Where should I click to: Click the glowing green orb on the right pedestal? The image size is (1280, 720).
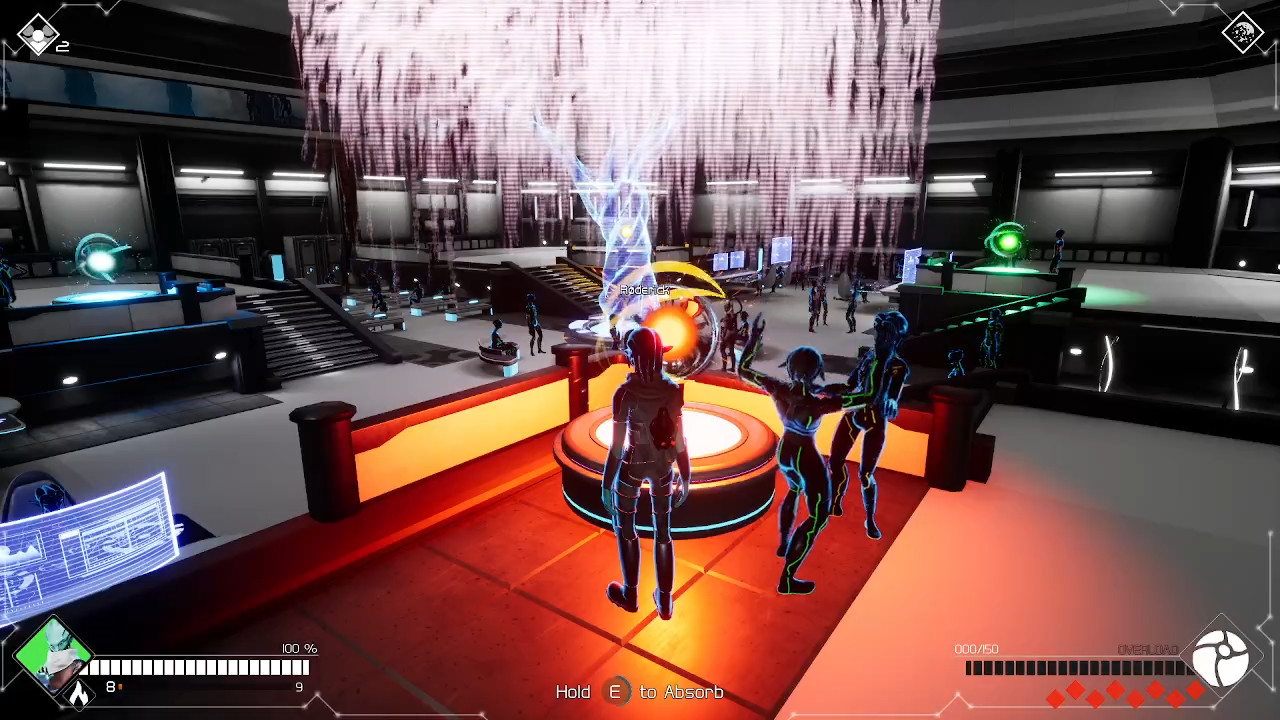[1007, 238]
